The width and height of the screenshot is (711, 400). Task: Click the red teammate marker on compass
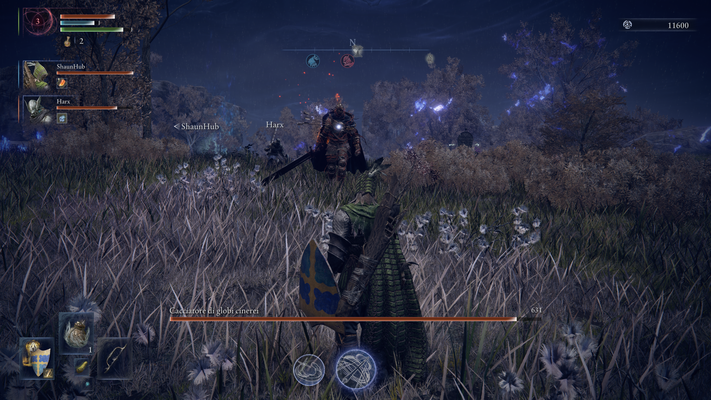click(347, 60)
